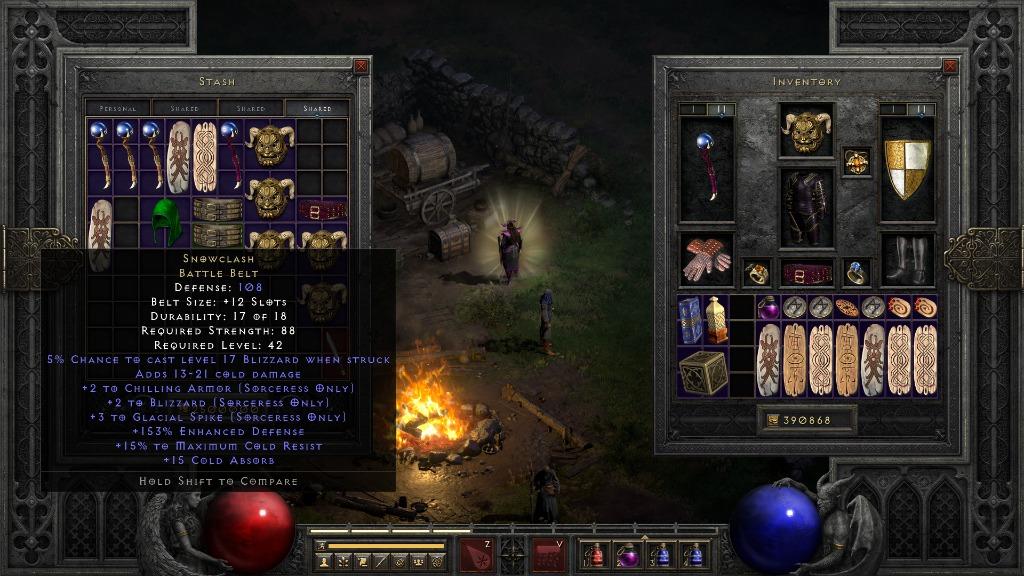Pick up the red belt in the stash
1024x576 pixels.
(322, 210)
